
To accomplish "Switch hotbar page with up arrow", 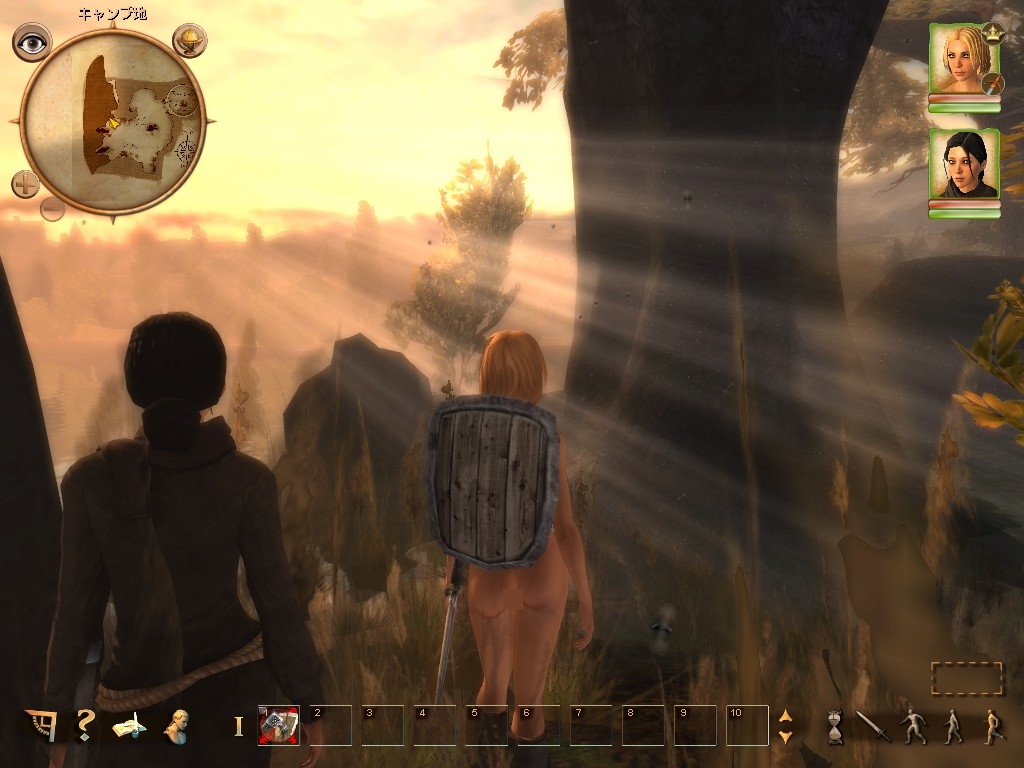I will coord(785,716).
